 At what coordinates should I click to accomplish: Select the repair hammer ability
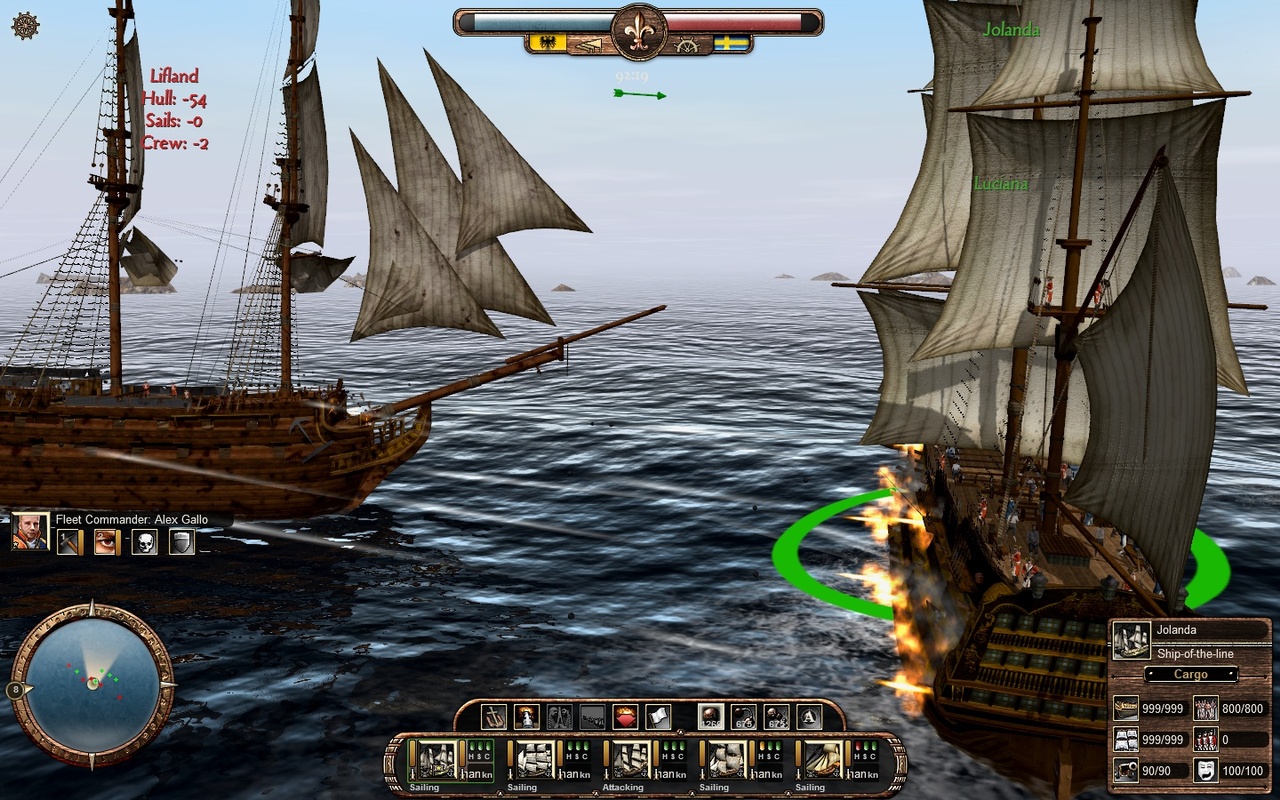click(x=66, y=542)
